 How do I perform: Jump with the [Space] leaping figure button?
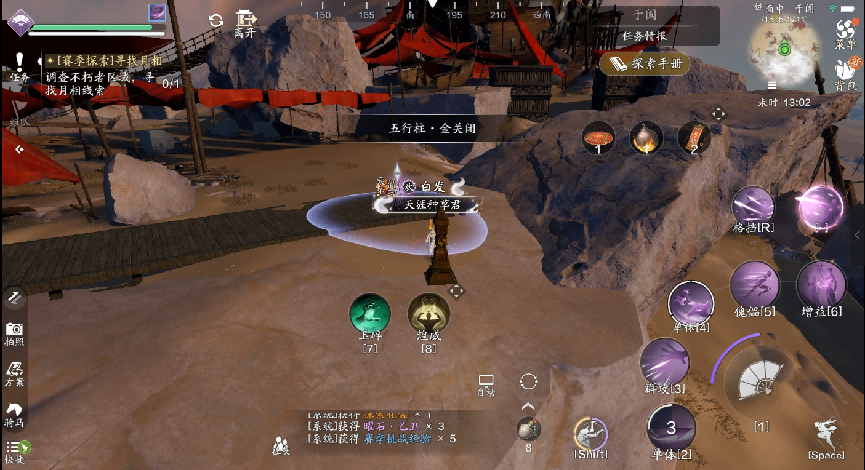point(826,435)
